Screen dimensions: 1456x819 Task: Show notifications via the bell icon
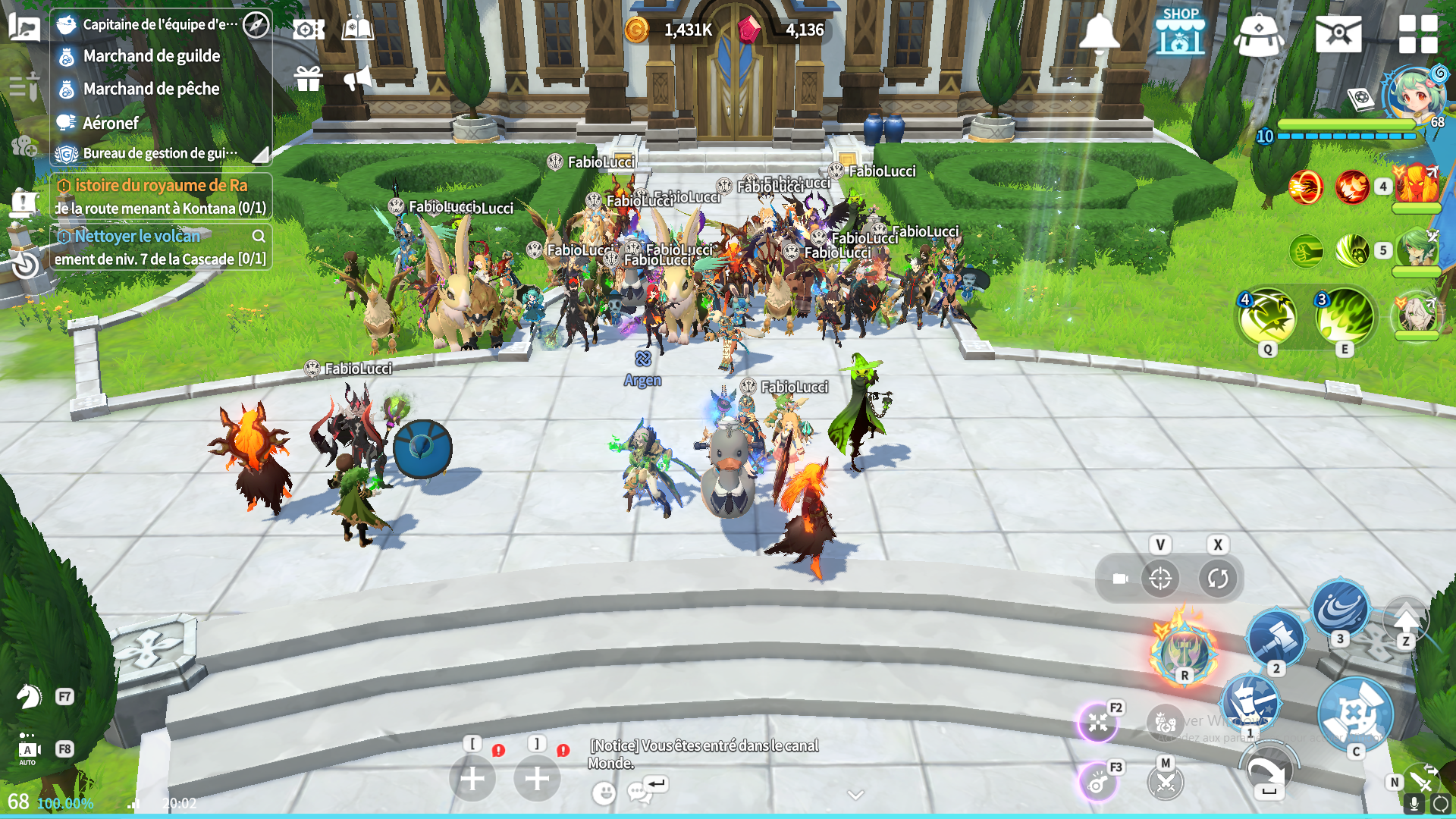point(1099,33)
